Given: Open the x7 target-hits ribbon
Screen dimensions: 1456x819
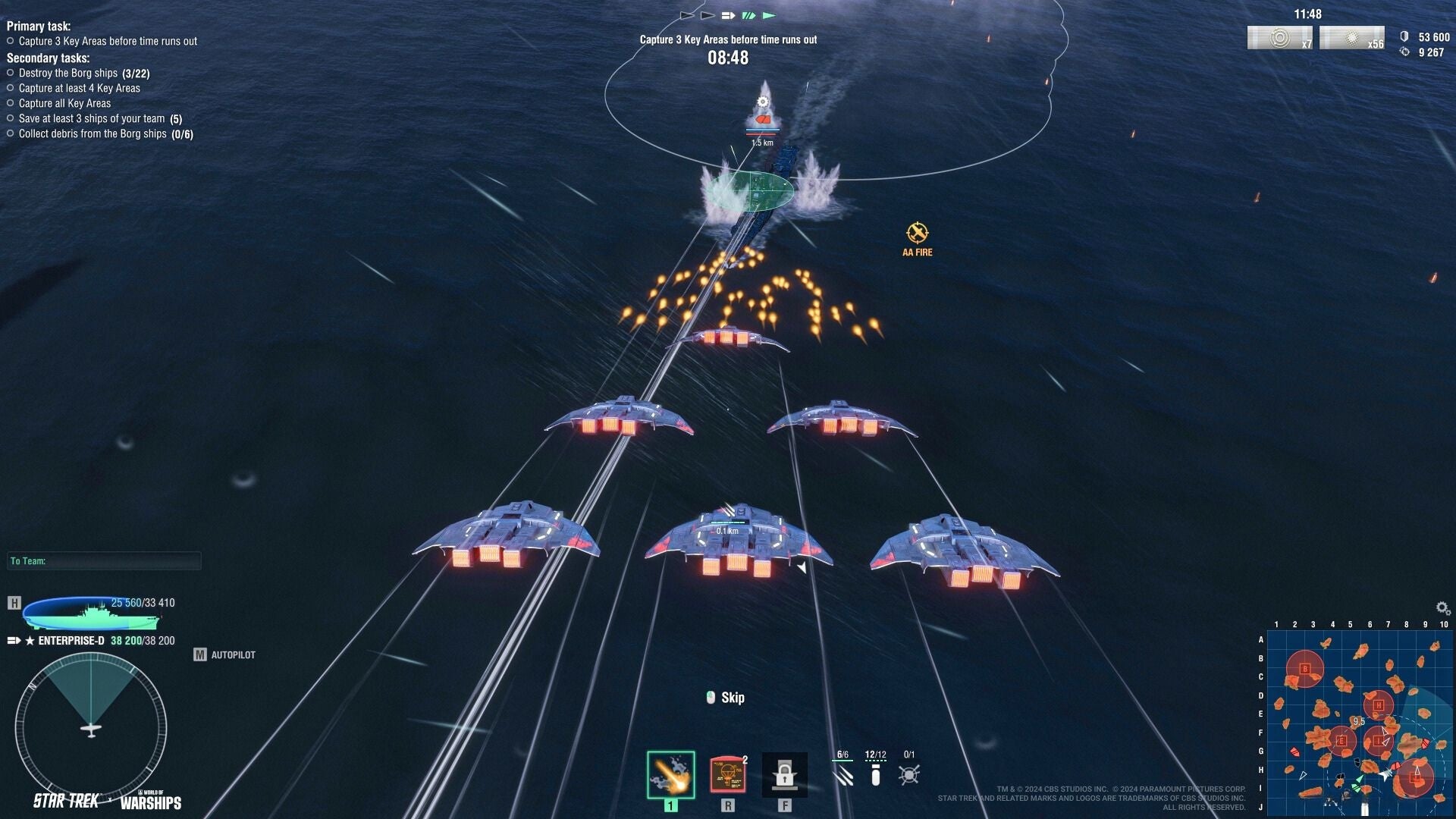Looking at the screenshot, I should pyautogui.click(x=1279, y=38).
